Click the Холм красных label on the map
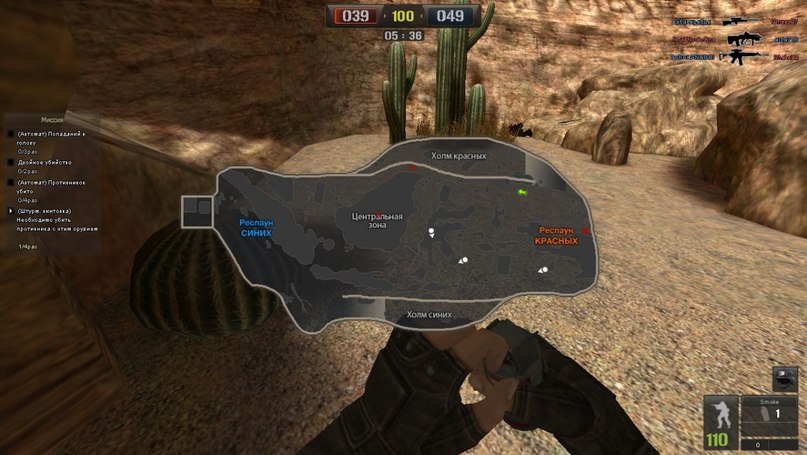The image size is (807, 455). (x=458, y=156)
